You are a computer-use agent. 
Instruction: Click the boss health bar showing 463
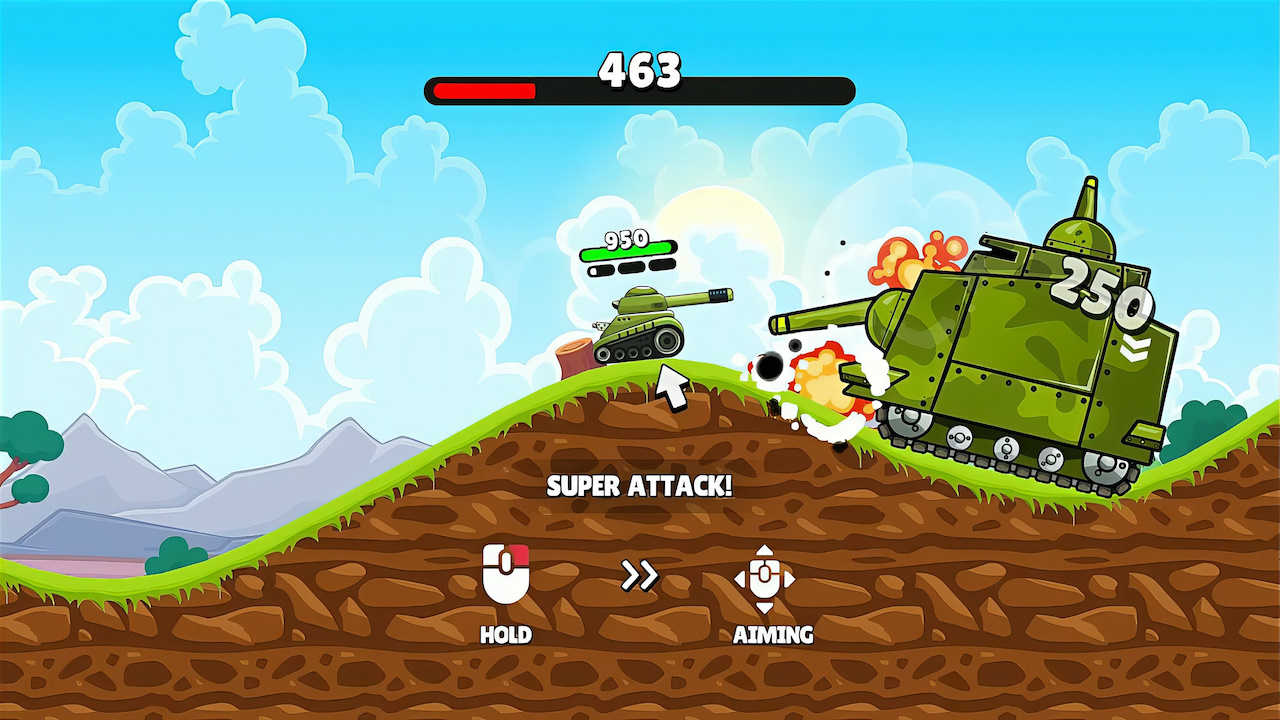pos(640,88)
